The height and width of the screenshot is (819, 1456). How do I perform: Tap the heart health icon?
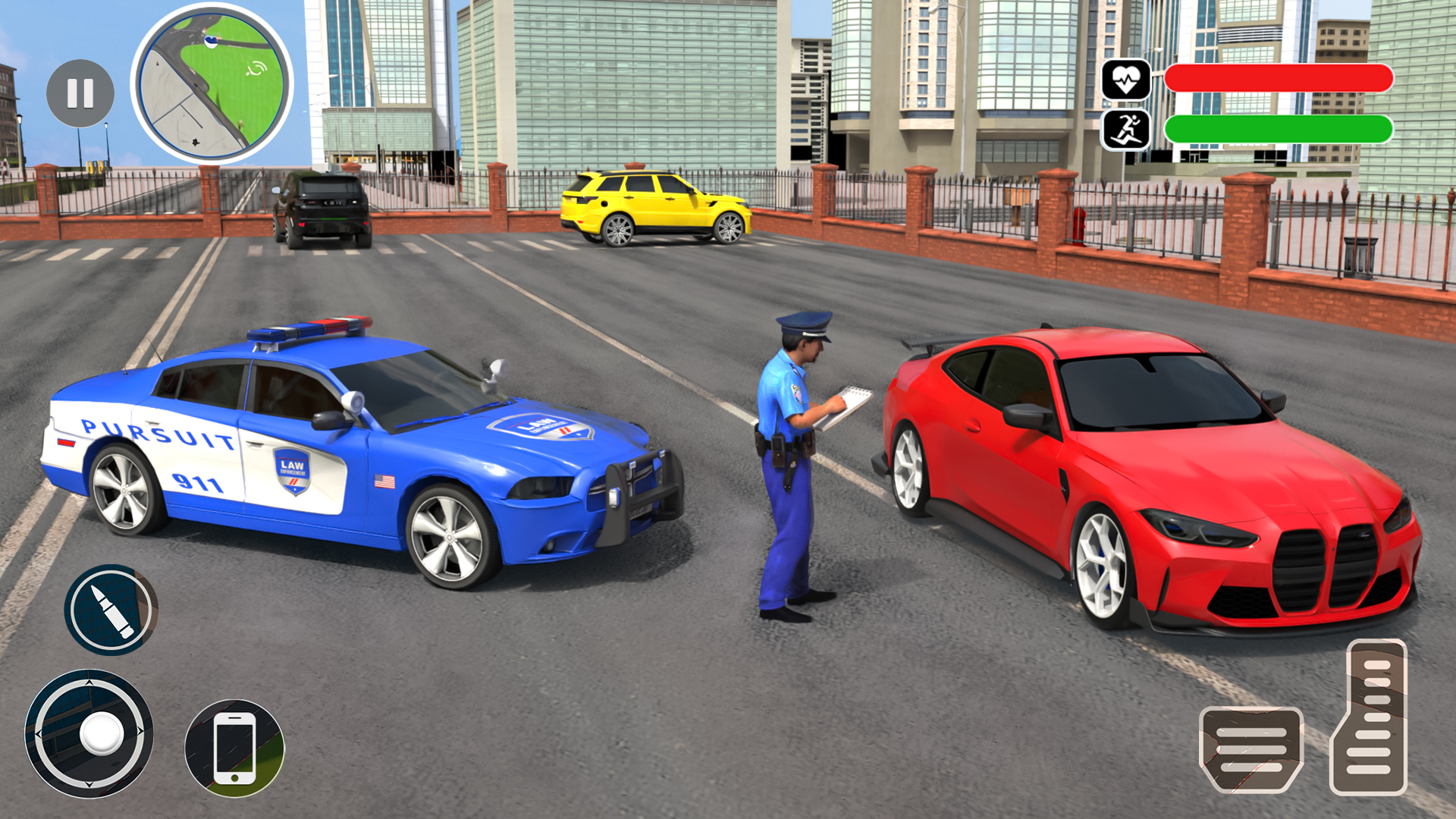point(1128,80)
